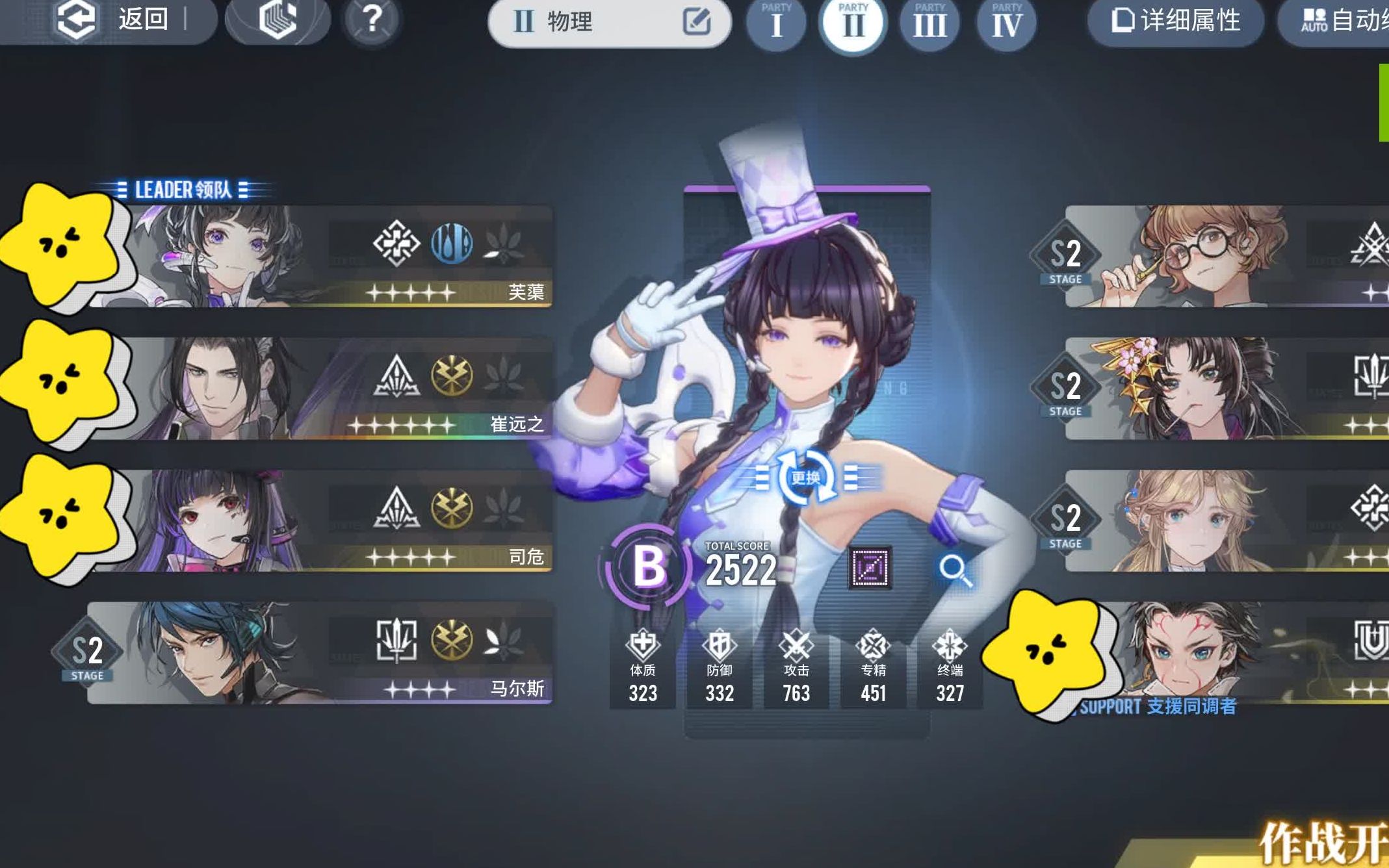The width and height of the screenshot is (1389, 868).
Task: Open 详细属性 detailed attributes
Action: pos(1176,21)
